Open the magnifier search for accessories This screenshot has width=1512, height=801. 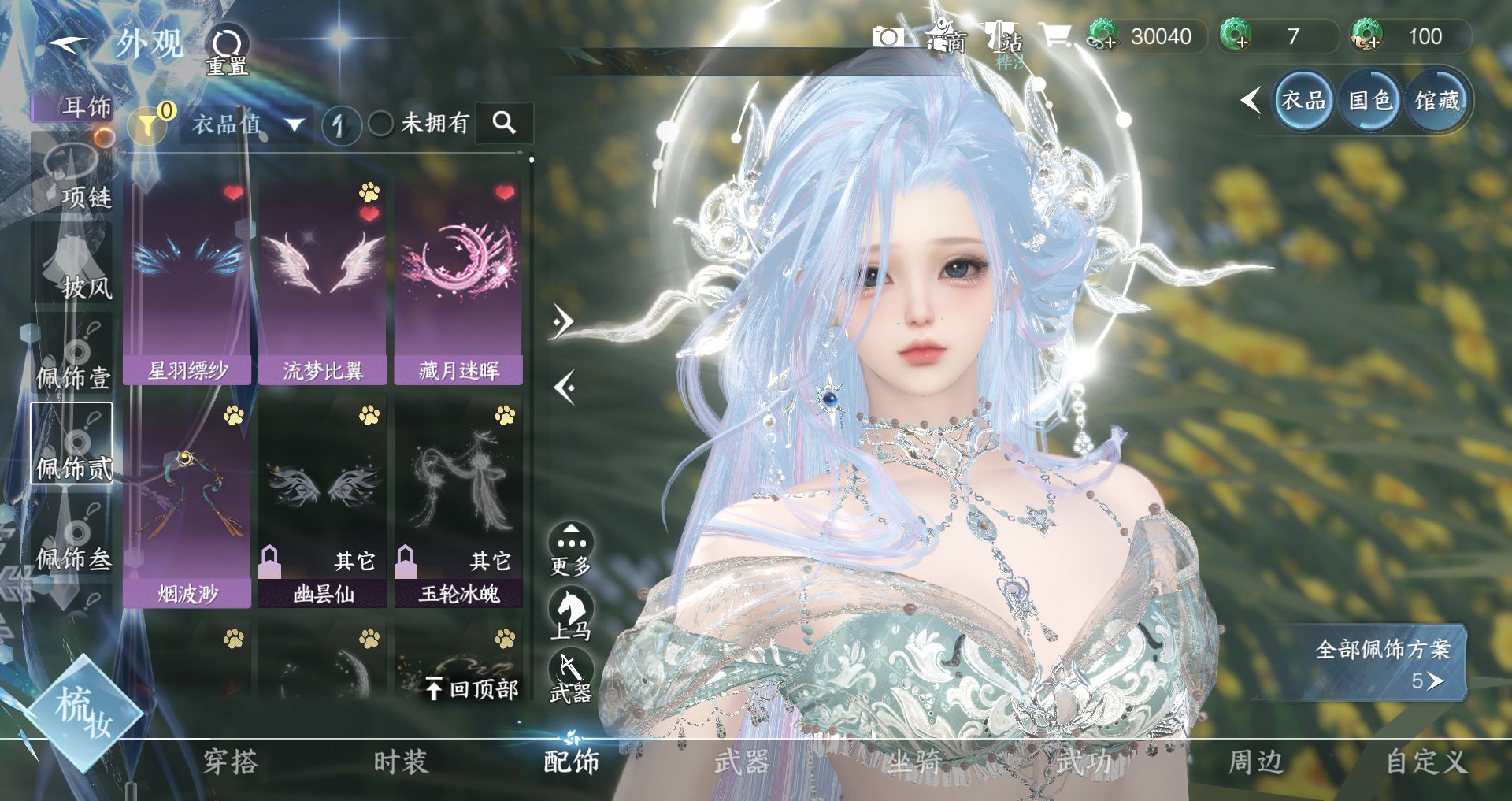504,123
